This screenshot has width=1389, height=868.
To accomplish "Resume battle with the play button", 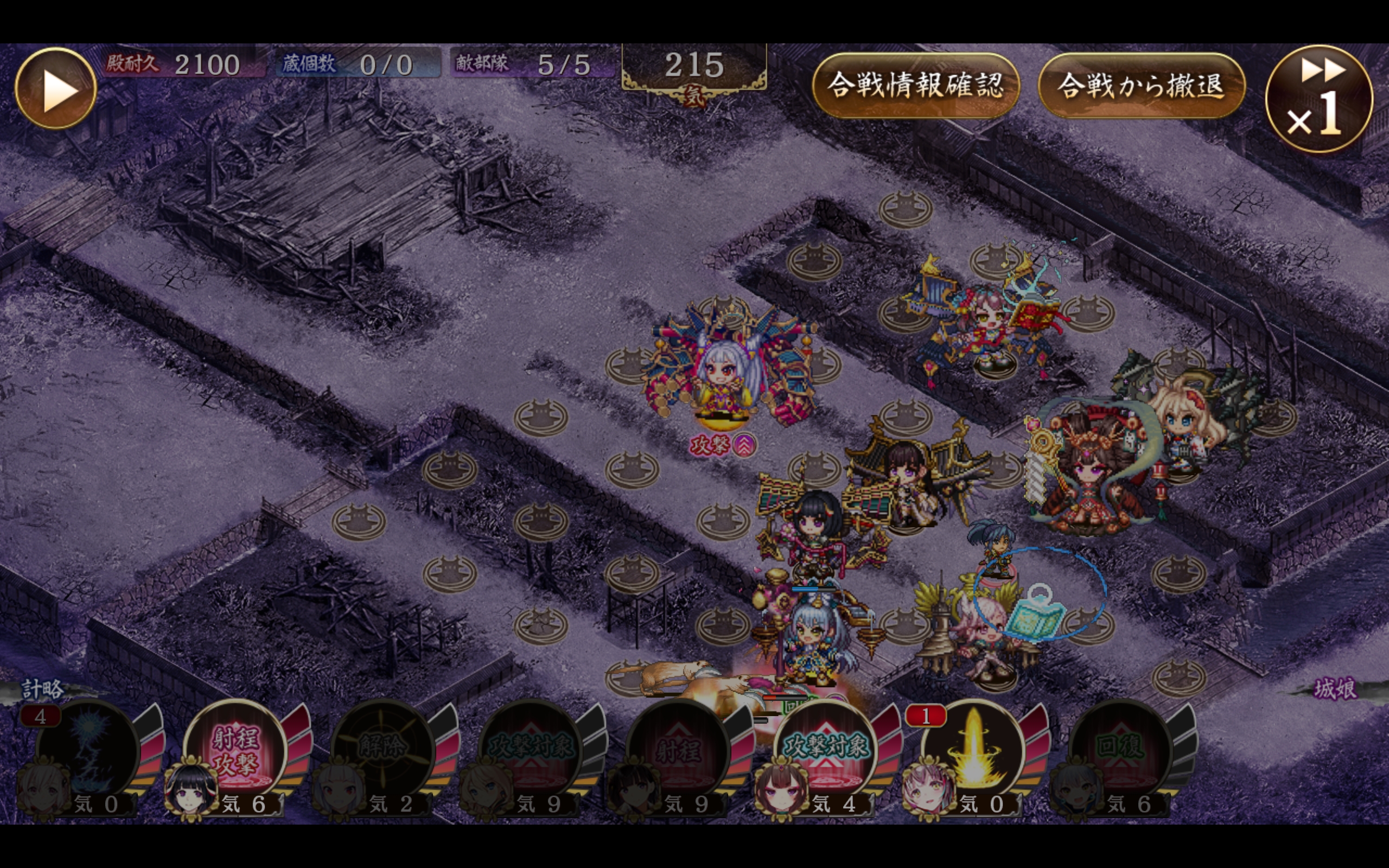I will (56, 88).
